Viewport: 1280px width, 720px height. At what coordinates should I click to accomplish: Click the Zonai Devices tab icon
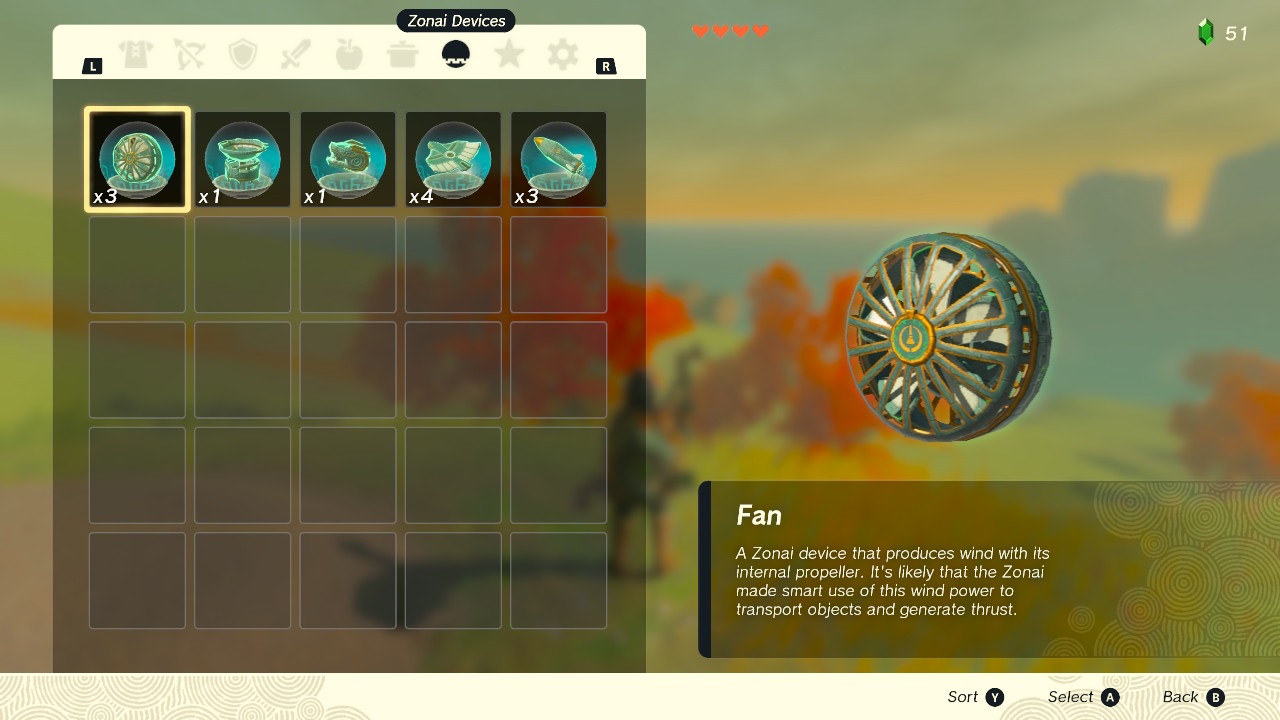455,54
